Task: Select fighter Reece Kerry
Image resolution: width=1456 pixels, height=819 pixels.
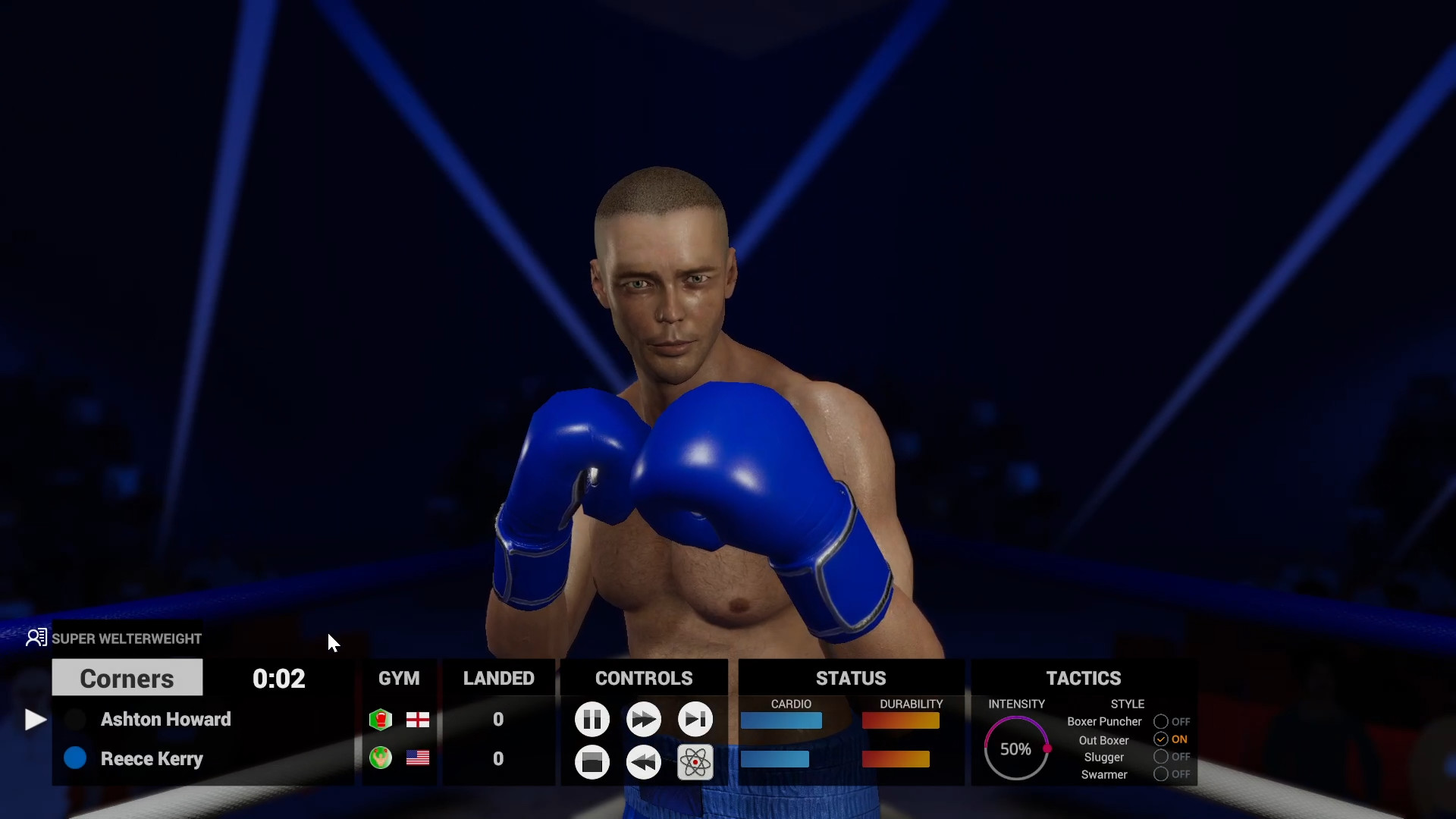Action: (152, 758)
